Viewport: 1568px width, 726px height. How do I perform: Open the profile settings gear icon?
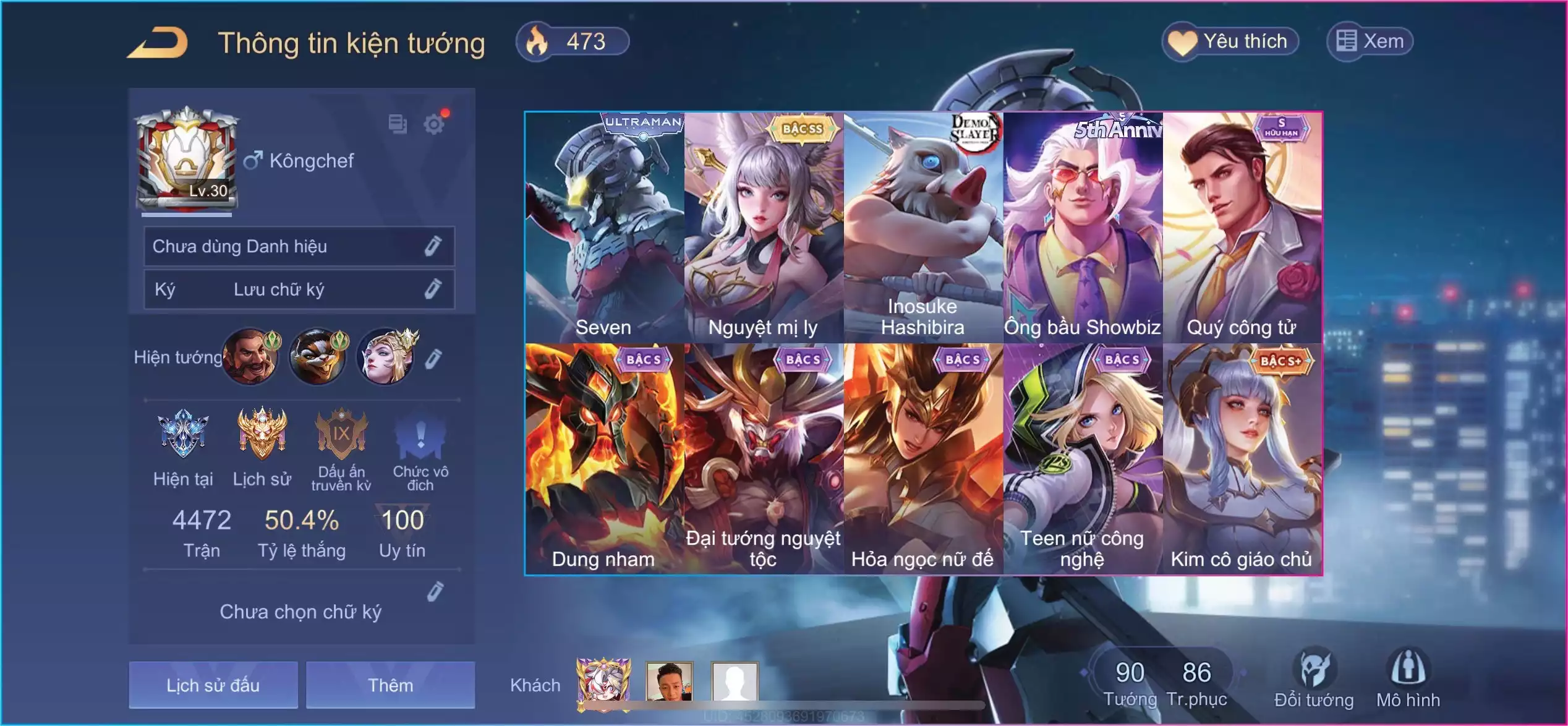coord(434,124)
